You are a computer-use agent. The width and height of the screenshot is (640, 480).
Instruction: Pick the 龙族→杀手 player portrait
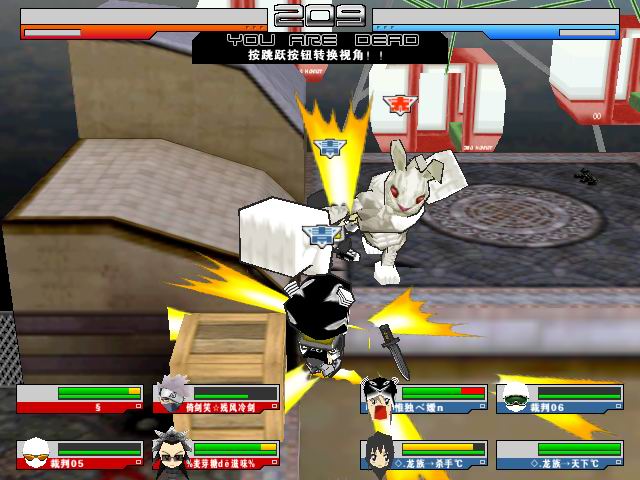tap(379, 452)
